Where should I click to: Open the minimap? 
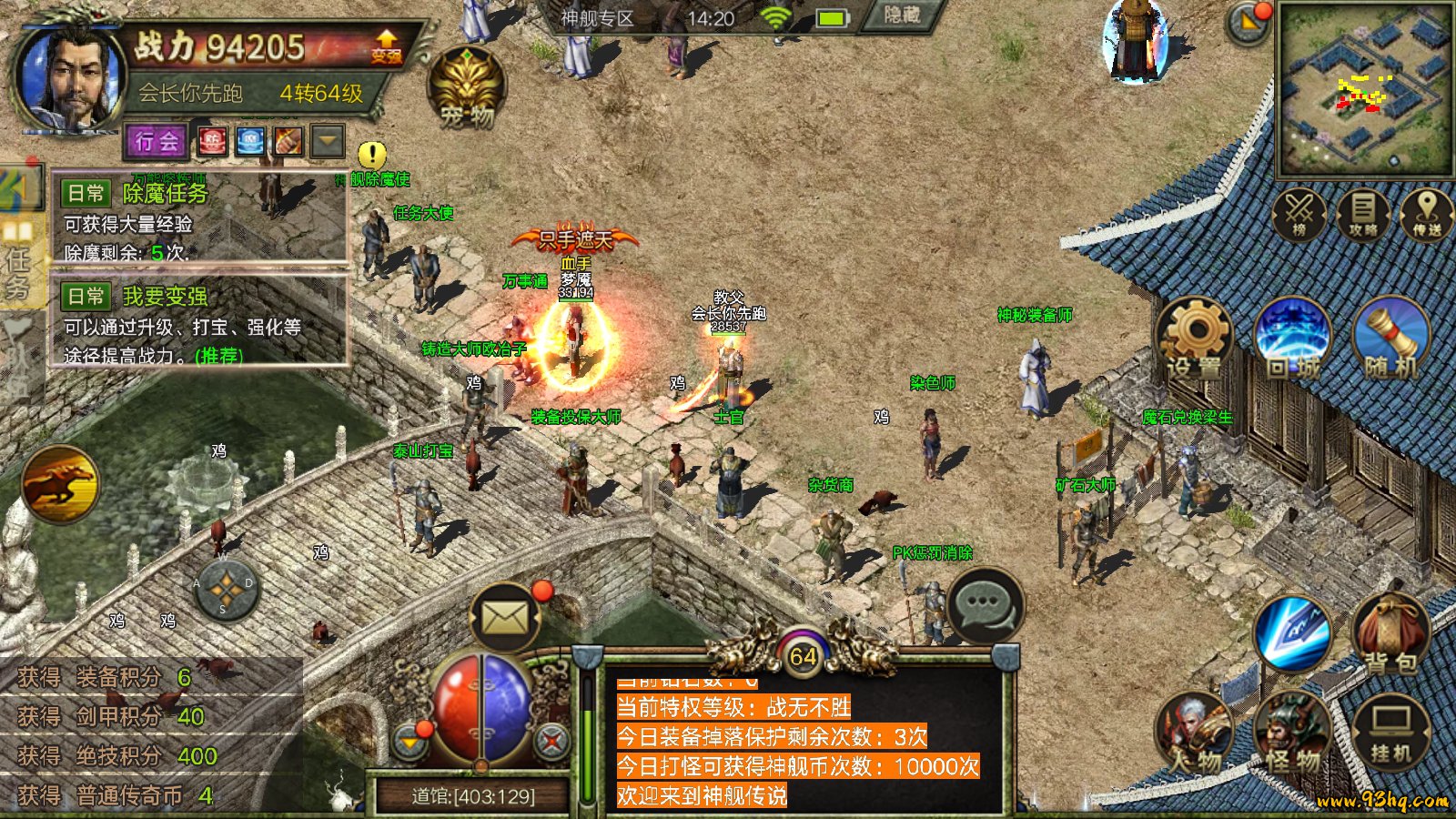(x=1364, y=89)
